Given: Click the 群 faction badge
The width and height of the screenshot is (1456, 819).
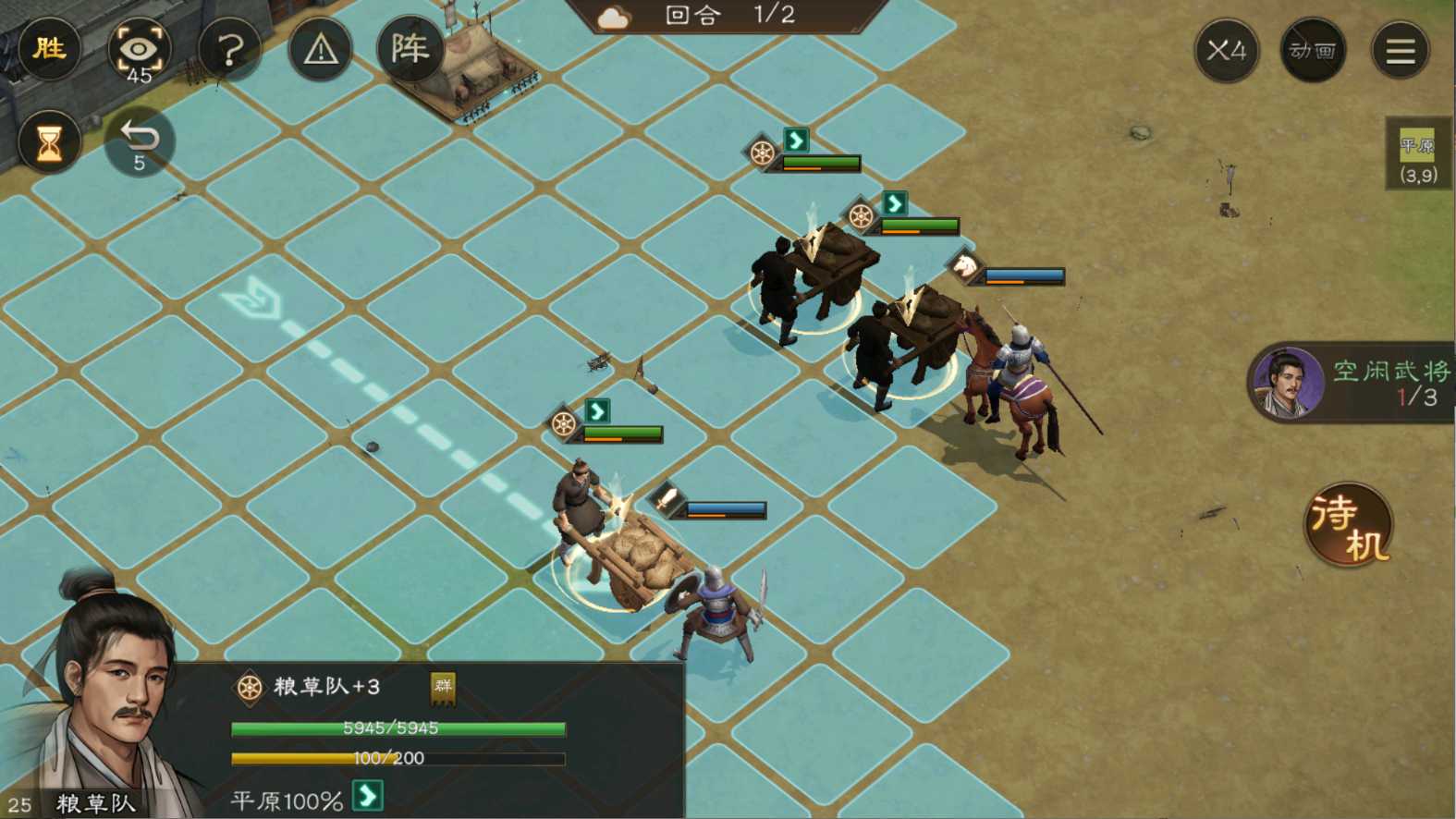Looking at the screenshot, I should tap(444, 686).
